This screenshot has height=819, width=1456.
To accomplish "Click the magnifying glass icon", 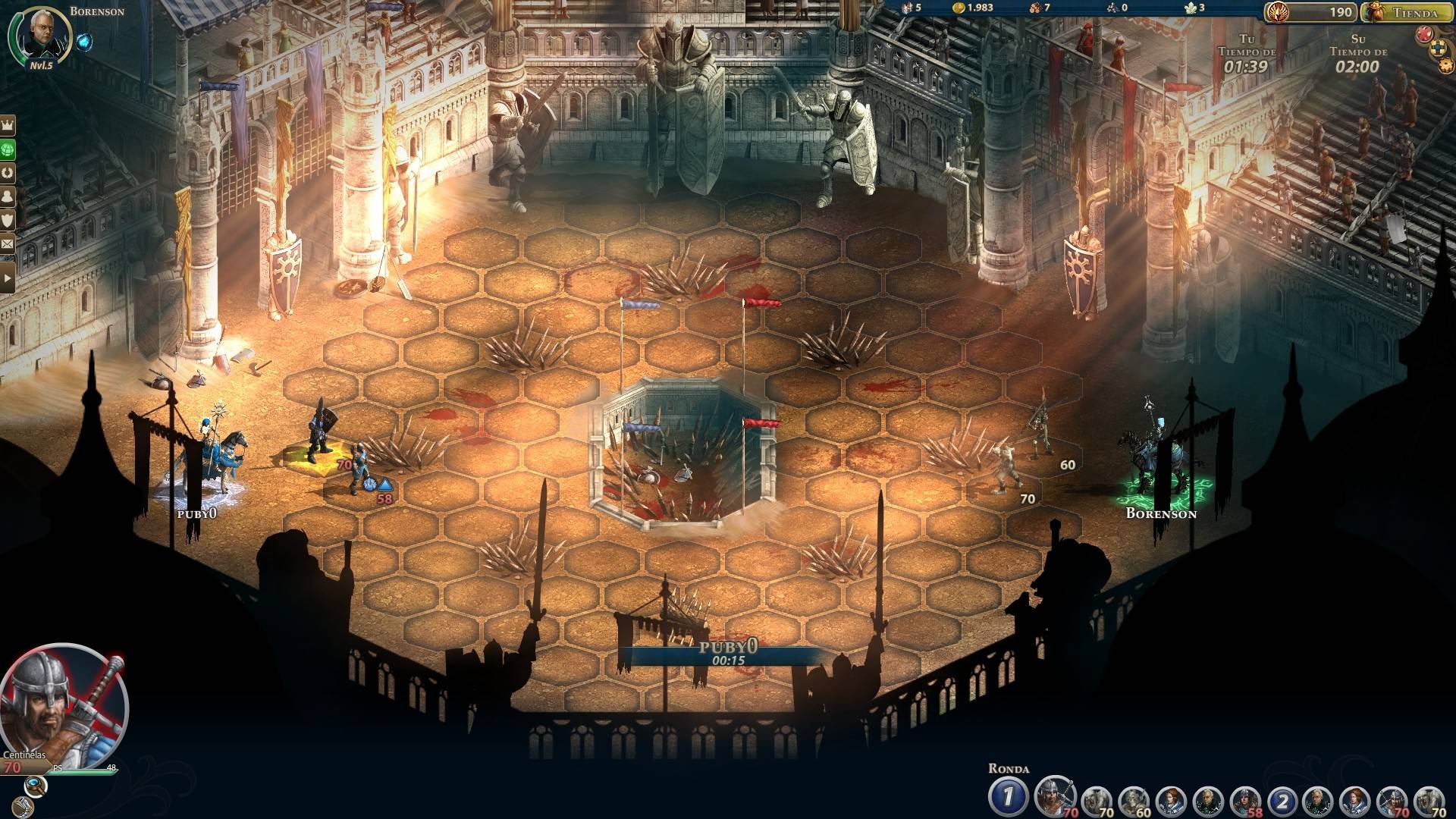I will pos(35,784).
